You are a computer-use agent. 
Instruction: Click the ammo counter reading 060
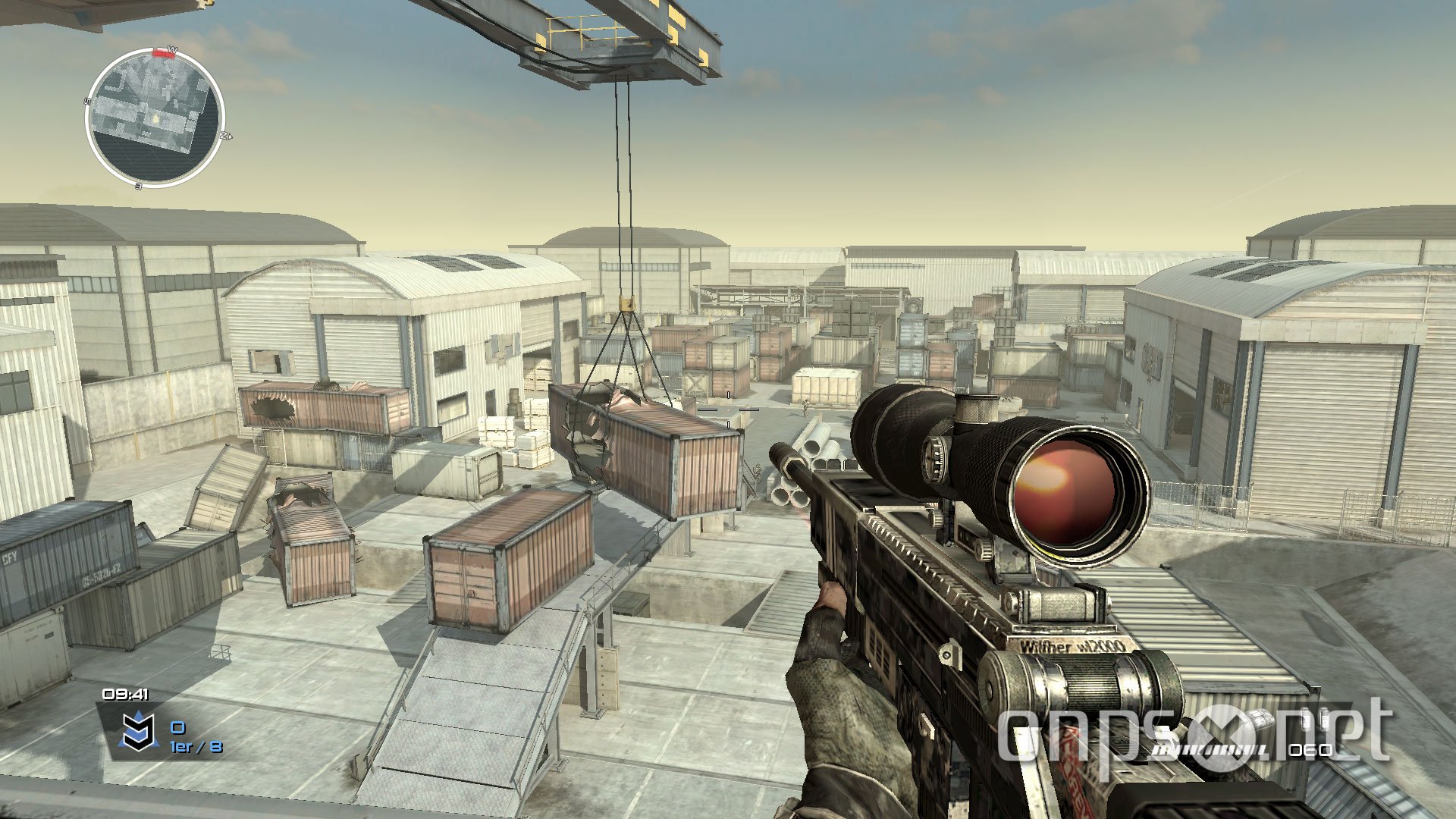coord(1309,752)
